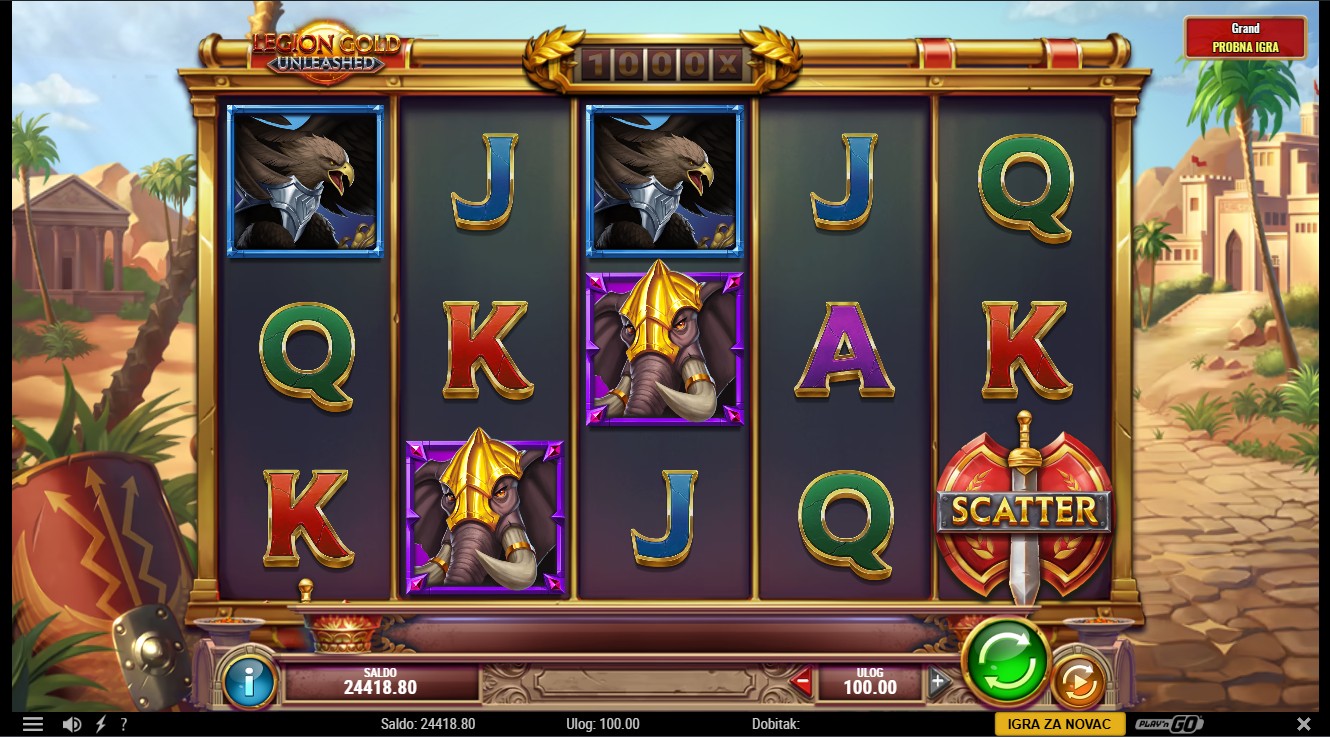Screen dimensions: 1330x737
Task: Open the question mark help
Action: click(124, 724)
